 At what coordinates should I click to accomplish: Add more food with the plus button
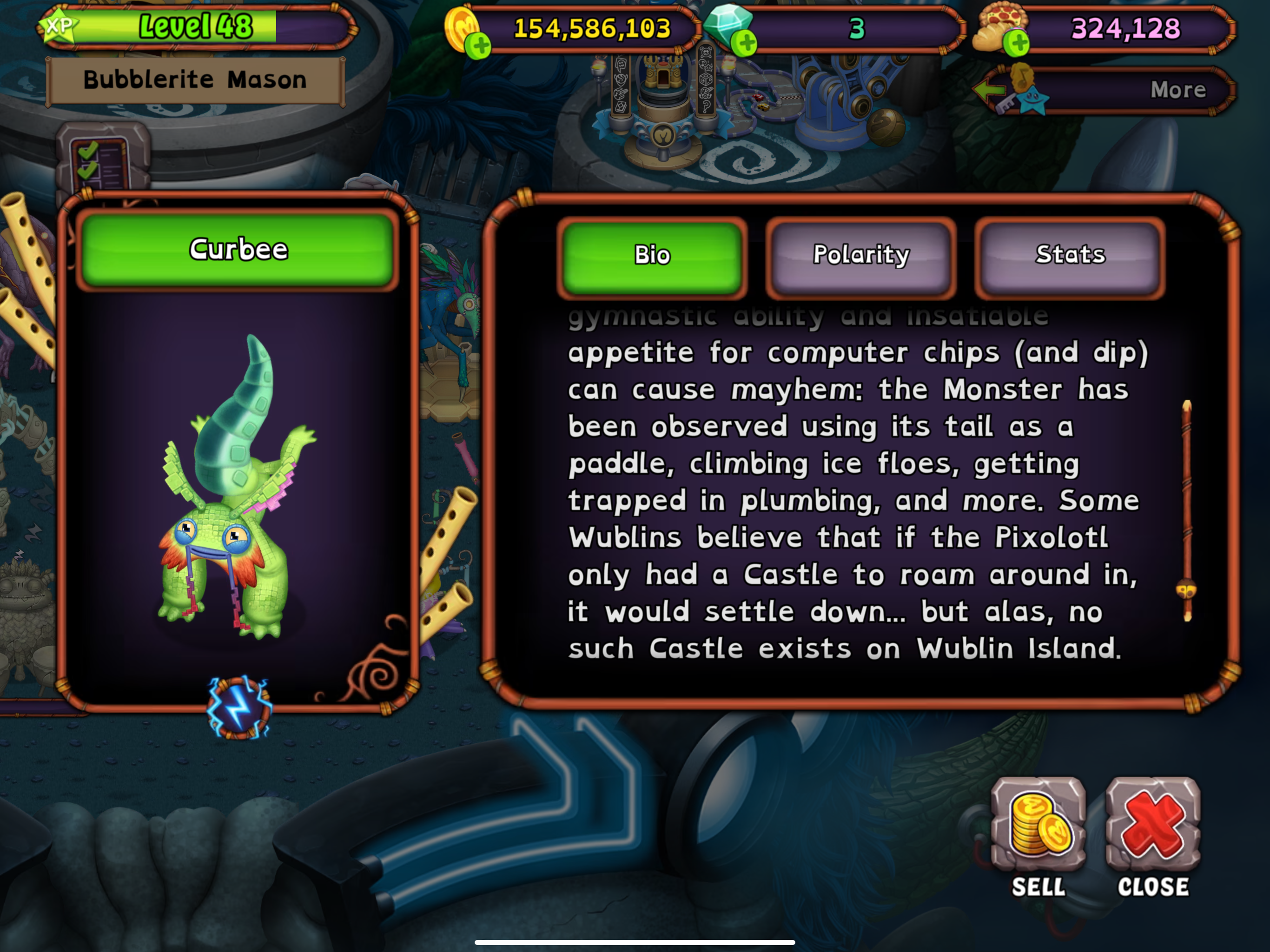[x=1017, y=44]
